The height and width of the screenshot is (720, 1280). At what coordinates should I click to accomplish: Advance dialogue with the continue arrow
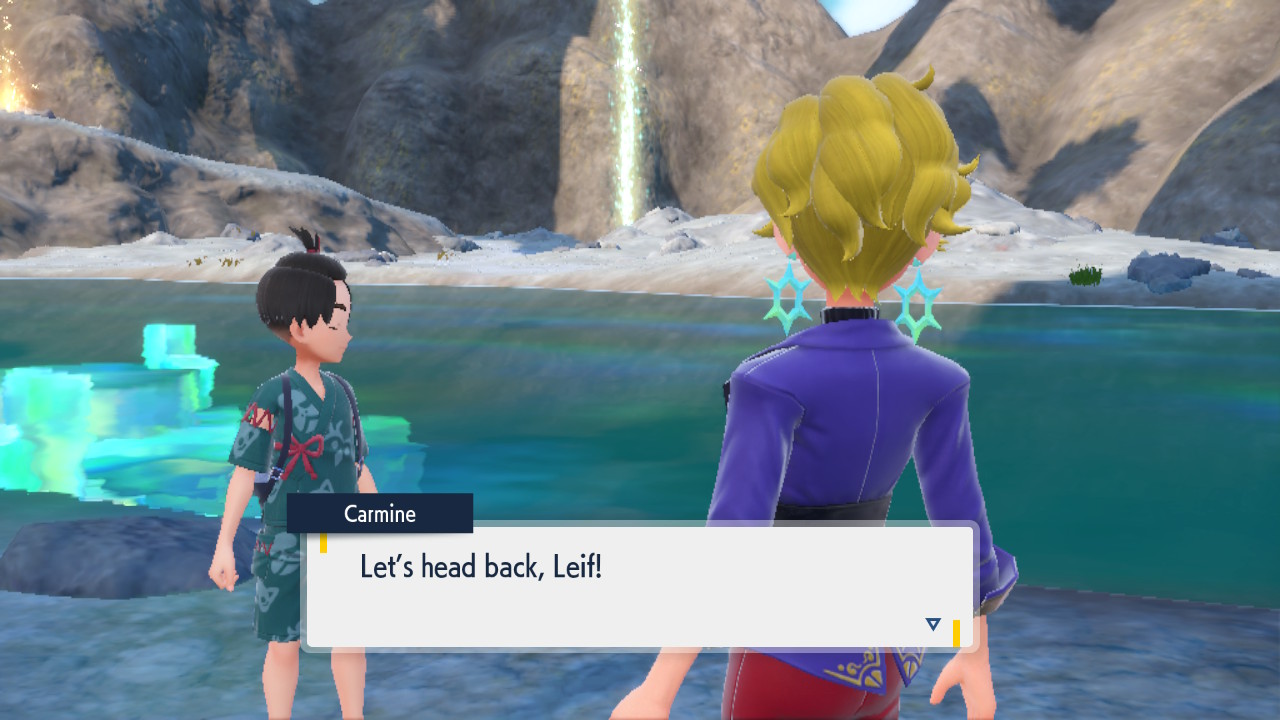coord(933,624)
